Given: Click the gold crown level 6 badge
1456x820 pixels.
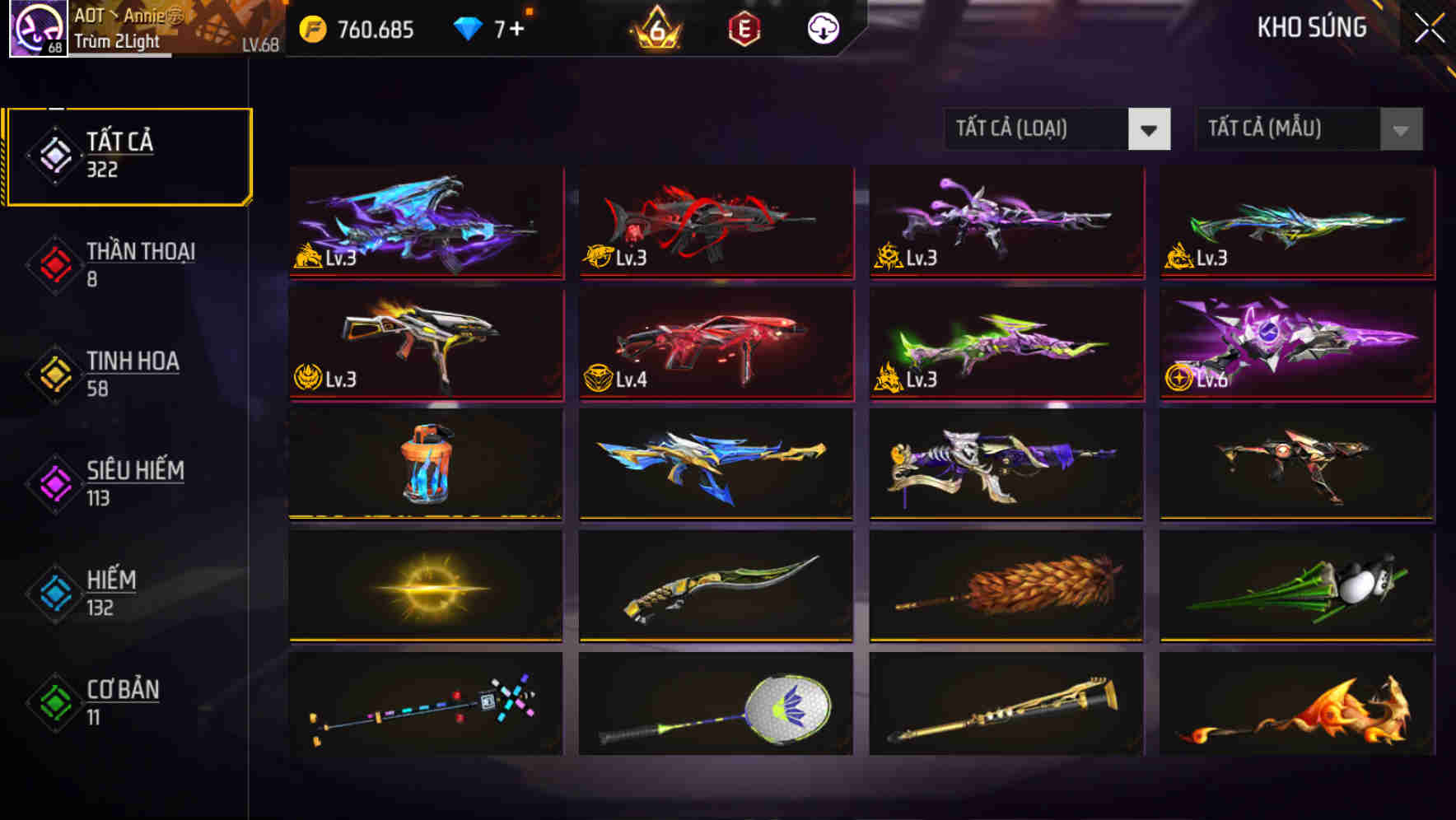Looking at the screenshot, I should click(x=655, y=27).
